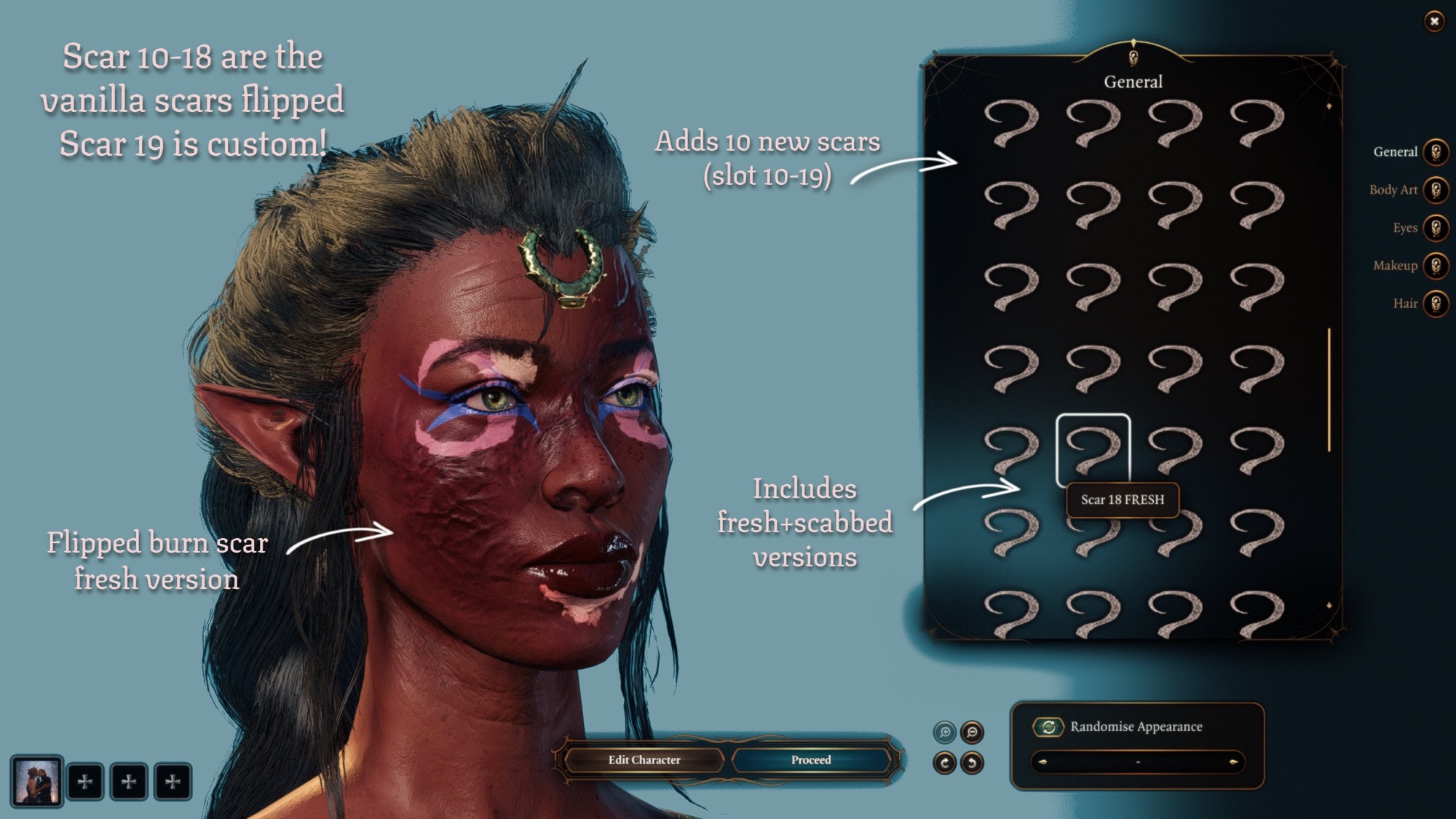Select the Hair category
The image size is (1456, 819).
pos(1435,304)
